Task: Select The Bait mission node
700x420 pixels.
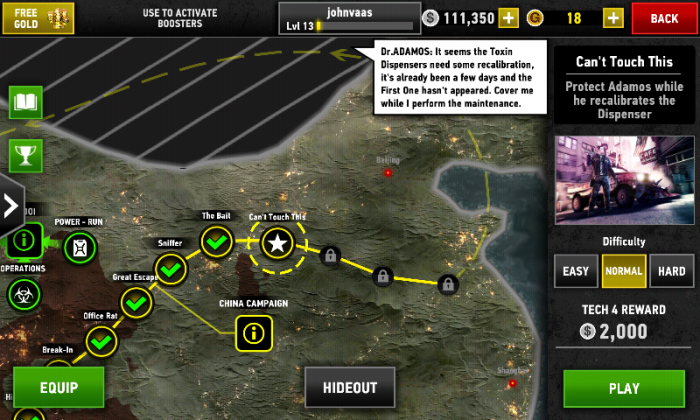Action: (x=217, y=241)
